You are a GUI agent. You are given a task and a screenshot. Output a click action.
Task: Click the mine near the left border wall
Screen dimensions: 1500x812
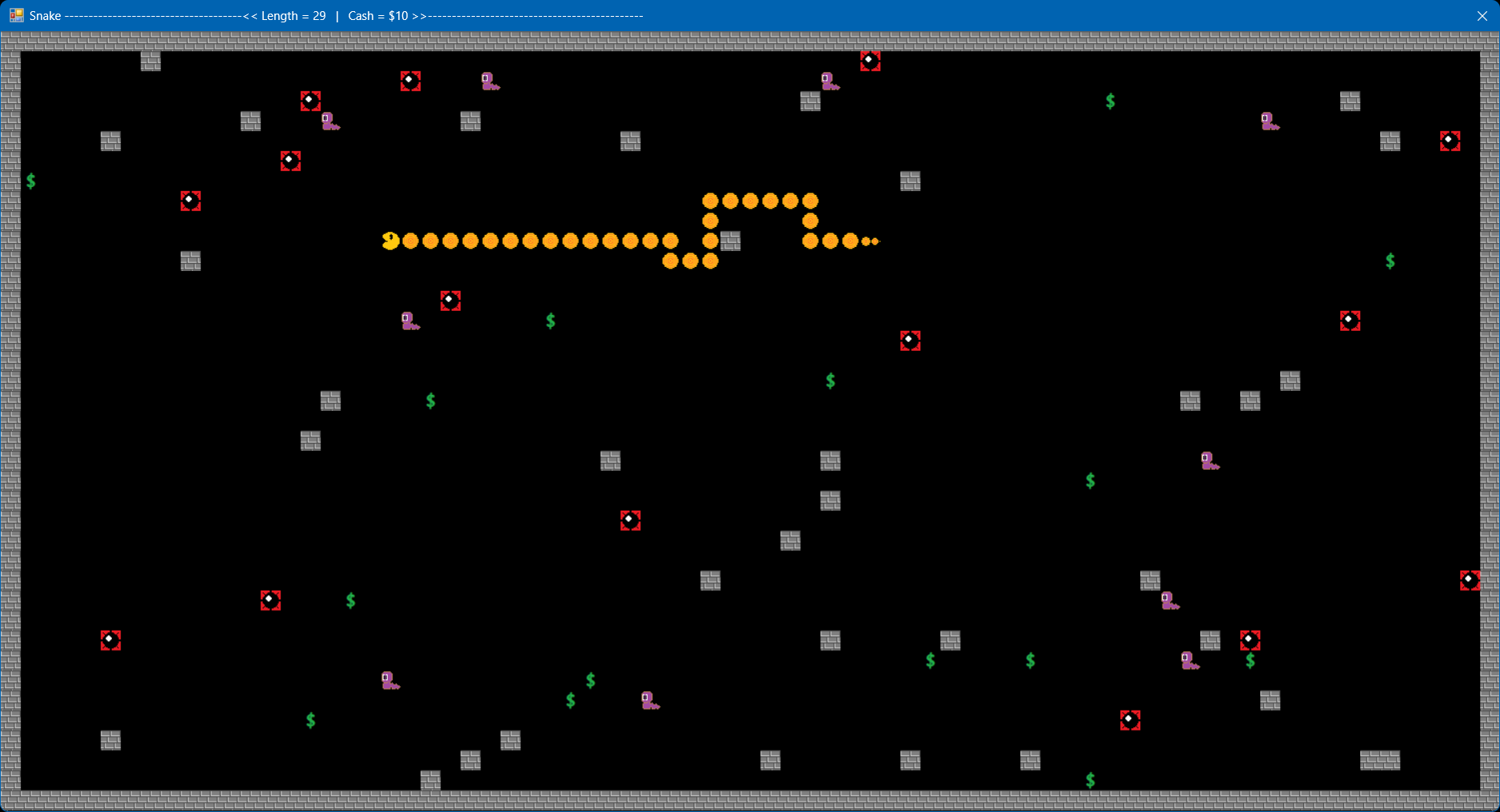click(111, 639)
